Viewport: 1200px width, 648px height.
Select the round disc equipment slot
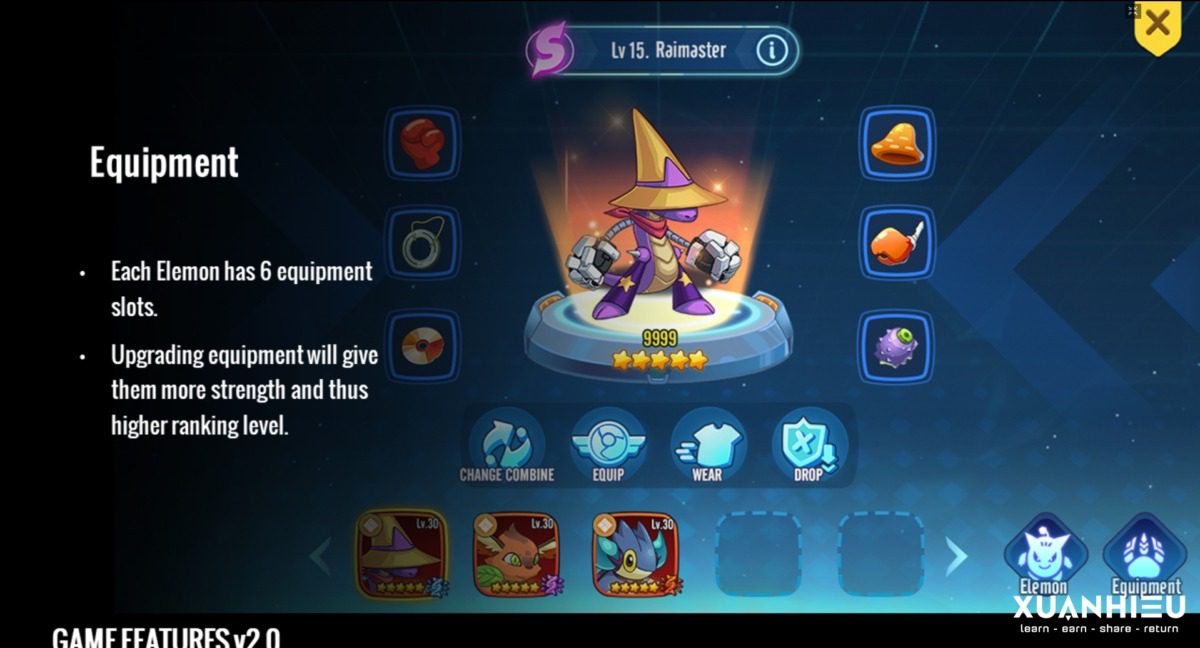click(422, 345)
